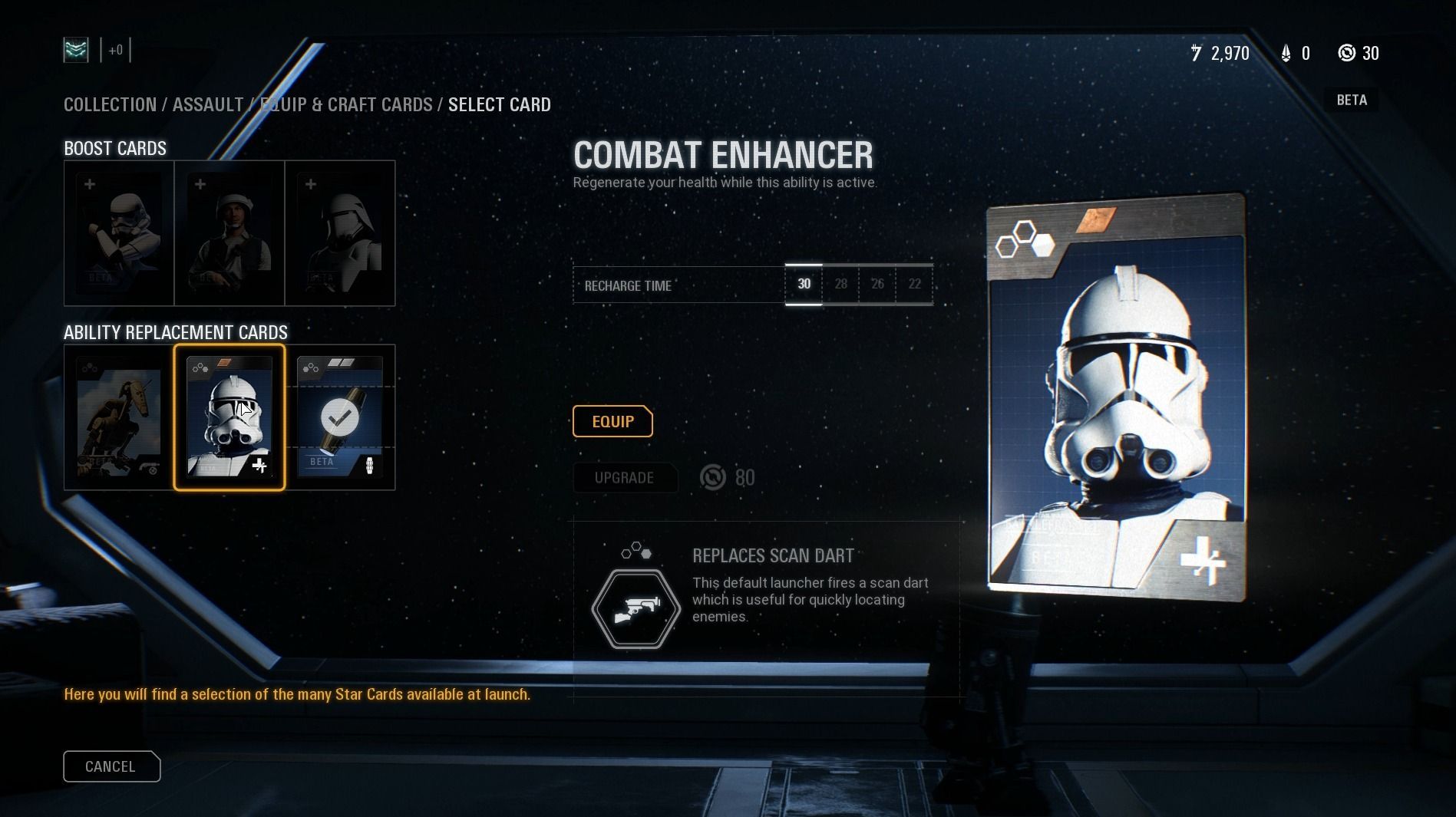Click the player rank emblem icon

(x=76, y=51)
